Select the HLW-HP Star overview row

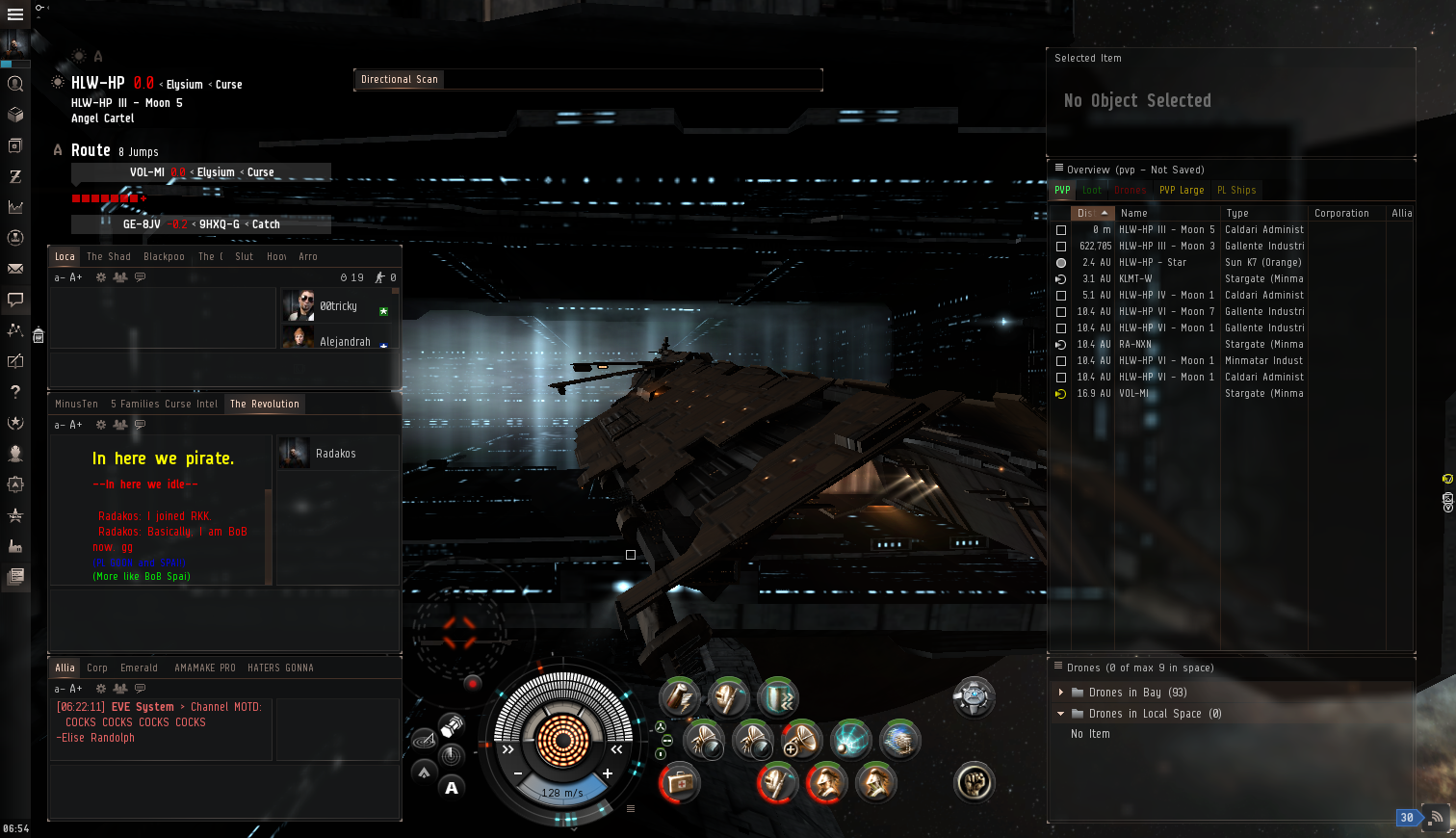(x=1153, y=263)
